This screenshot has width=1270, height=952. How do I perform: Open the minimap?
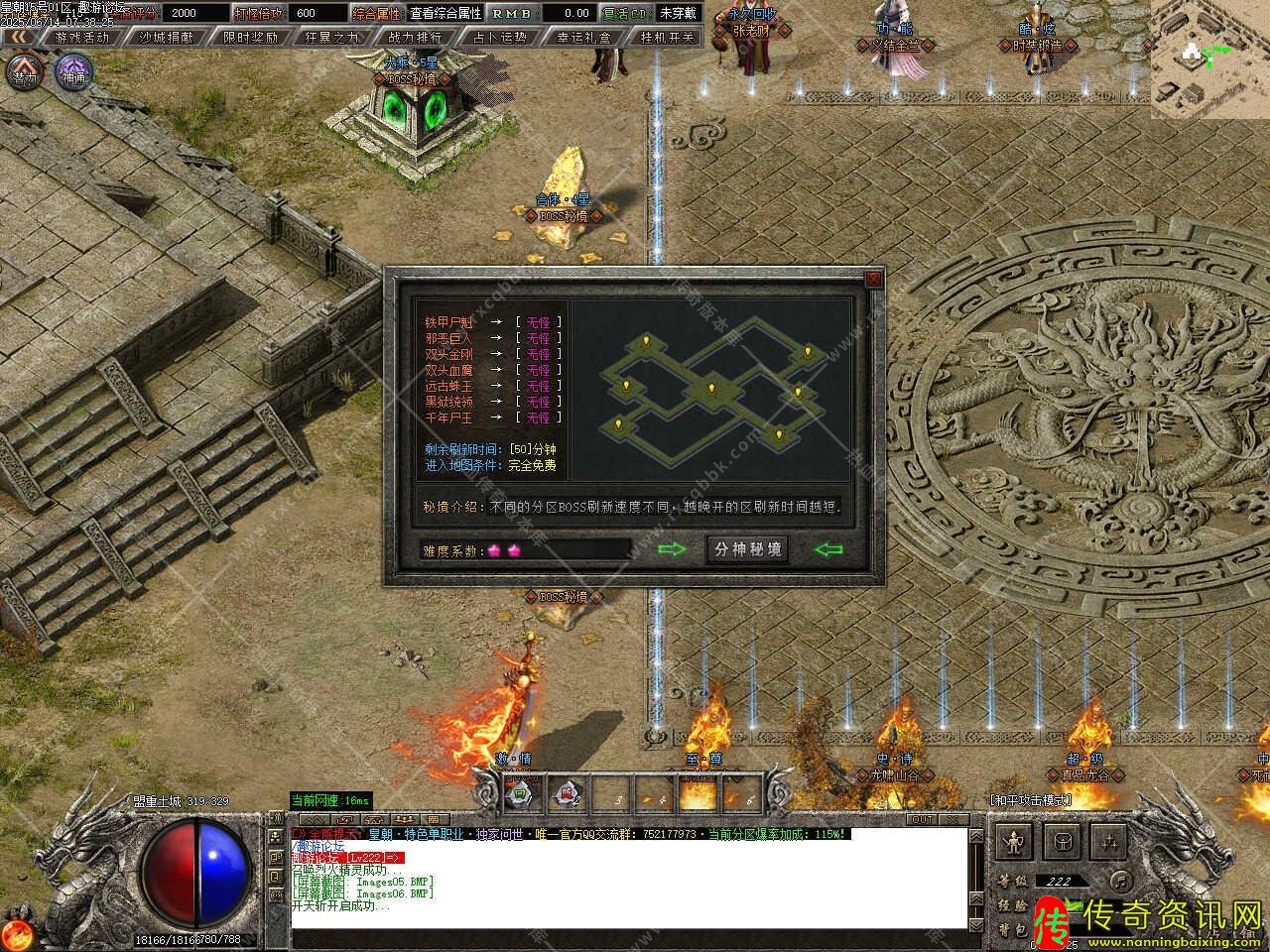click(x=1209, y=59)
